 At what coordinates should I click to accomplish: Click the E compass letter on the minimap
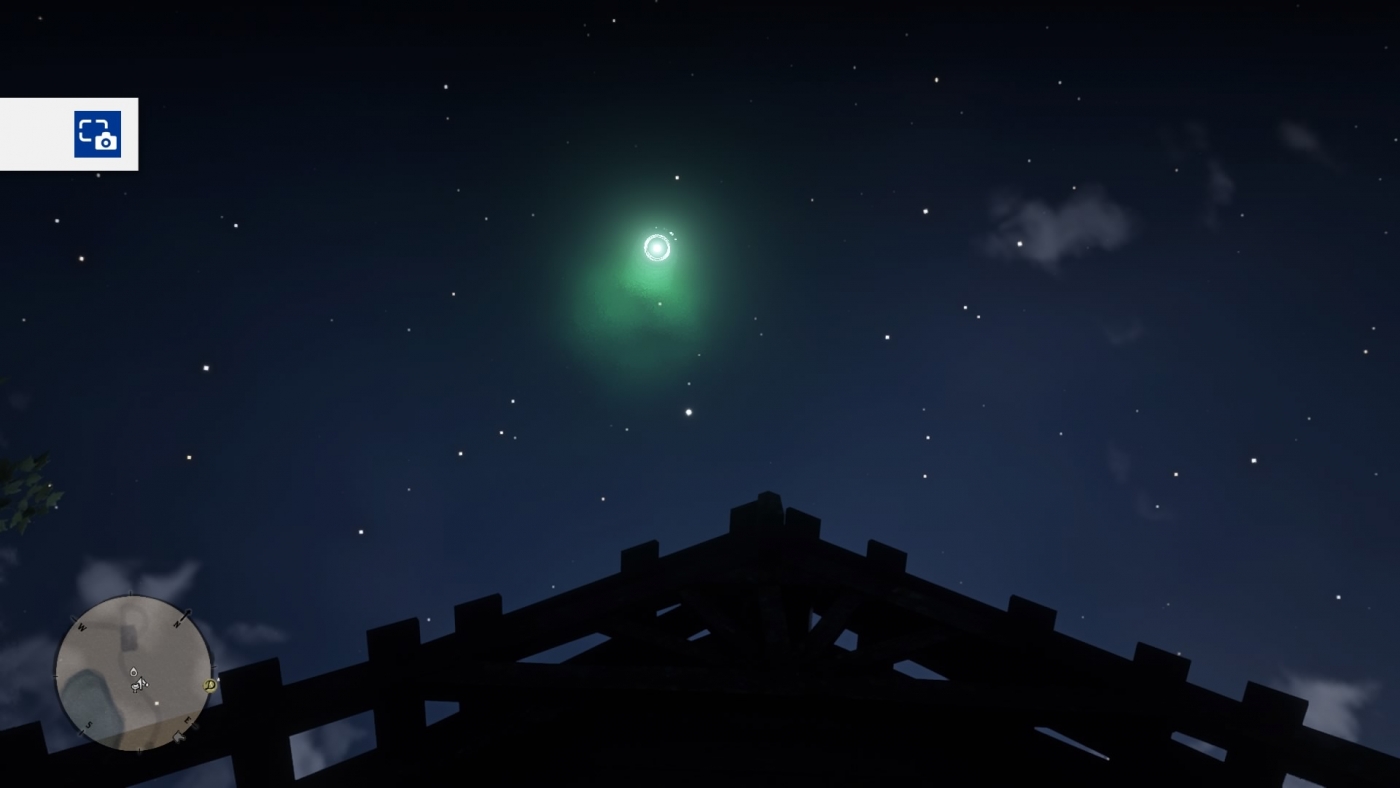187,720
